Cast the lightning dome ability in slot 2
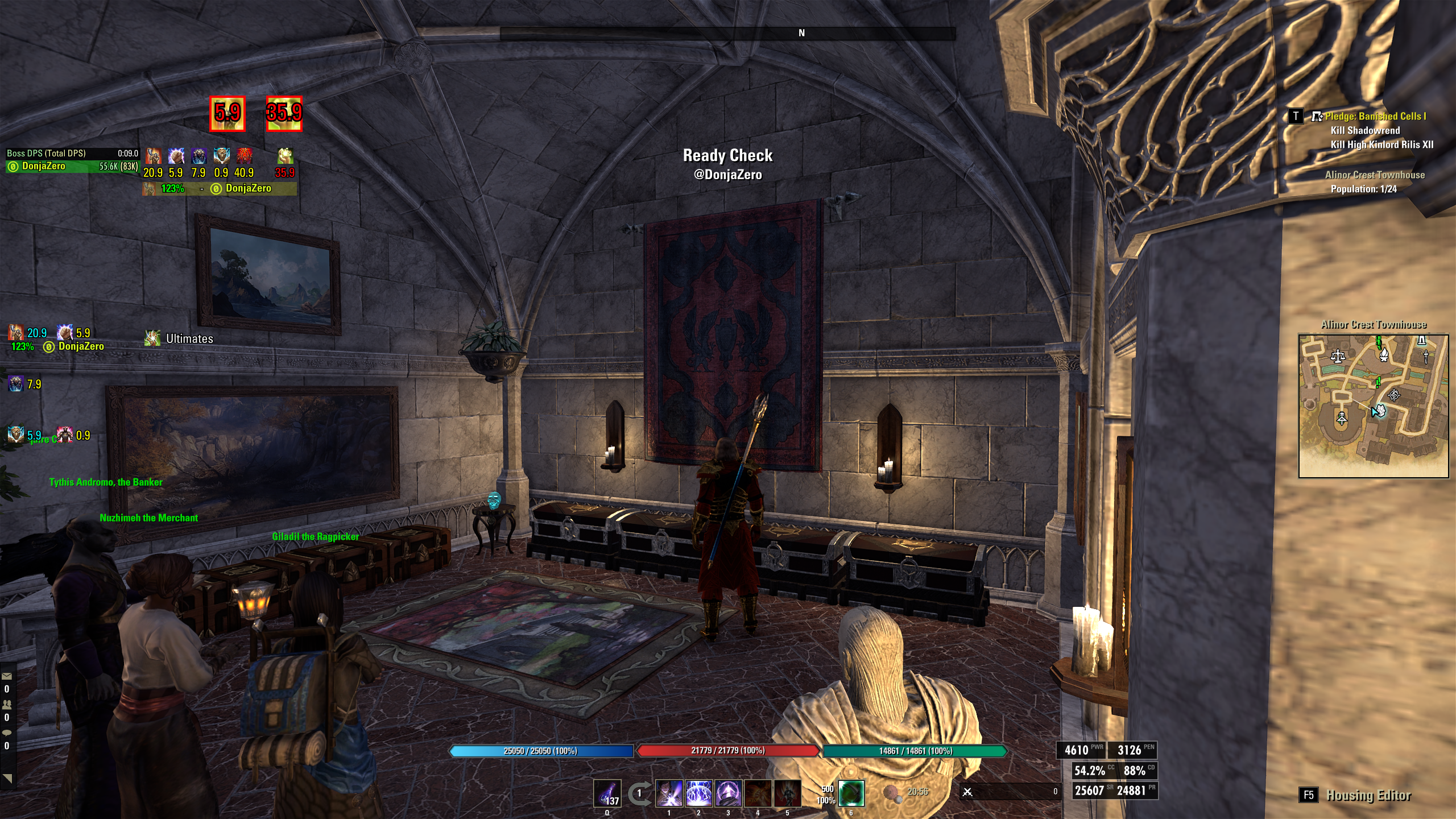This screenshot has height=819, width=1456. coord(699,793)
